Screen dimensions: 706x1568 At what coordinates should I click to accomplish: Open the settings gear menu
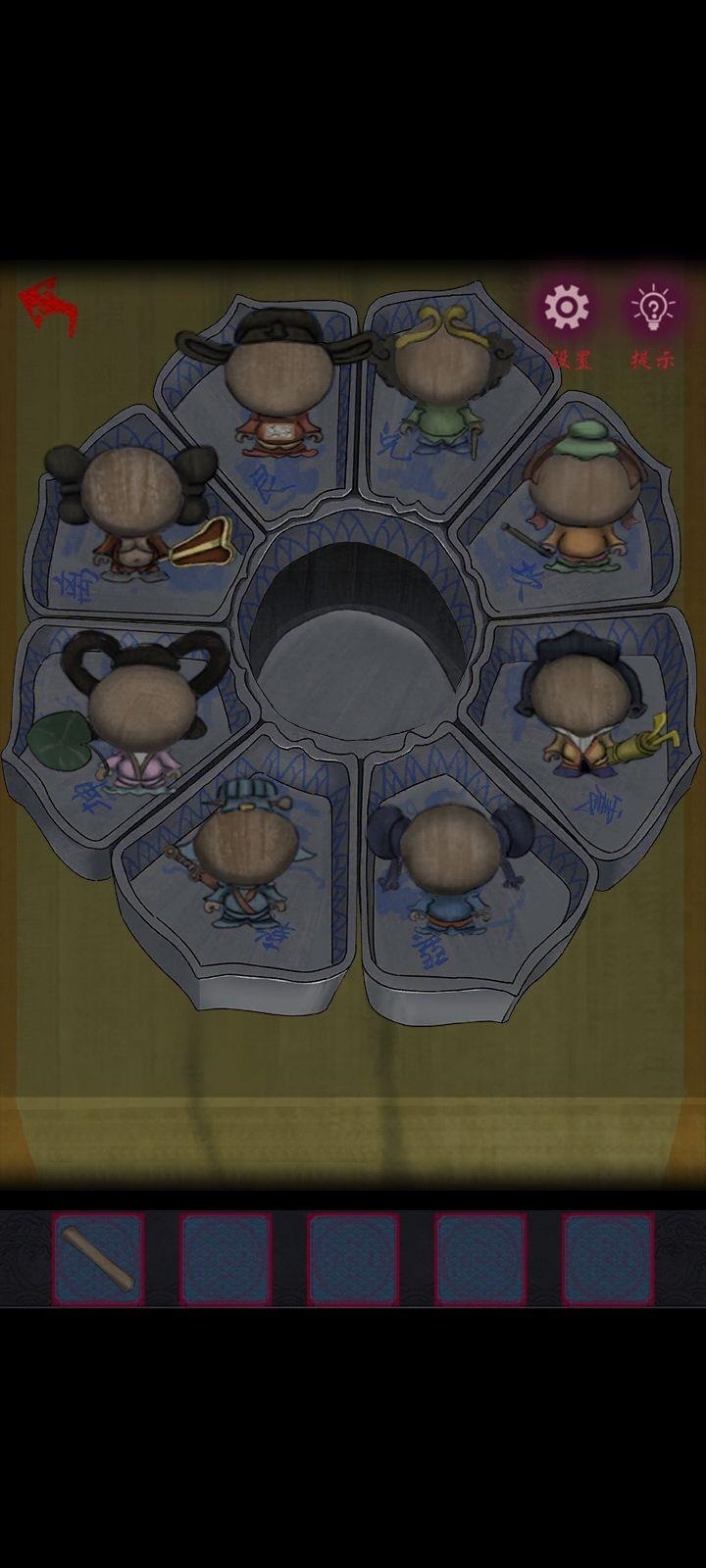(x=567, y=309)
